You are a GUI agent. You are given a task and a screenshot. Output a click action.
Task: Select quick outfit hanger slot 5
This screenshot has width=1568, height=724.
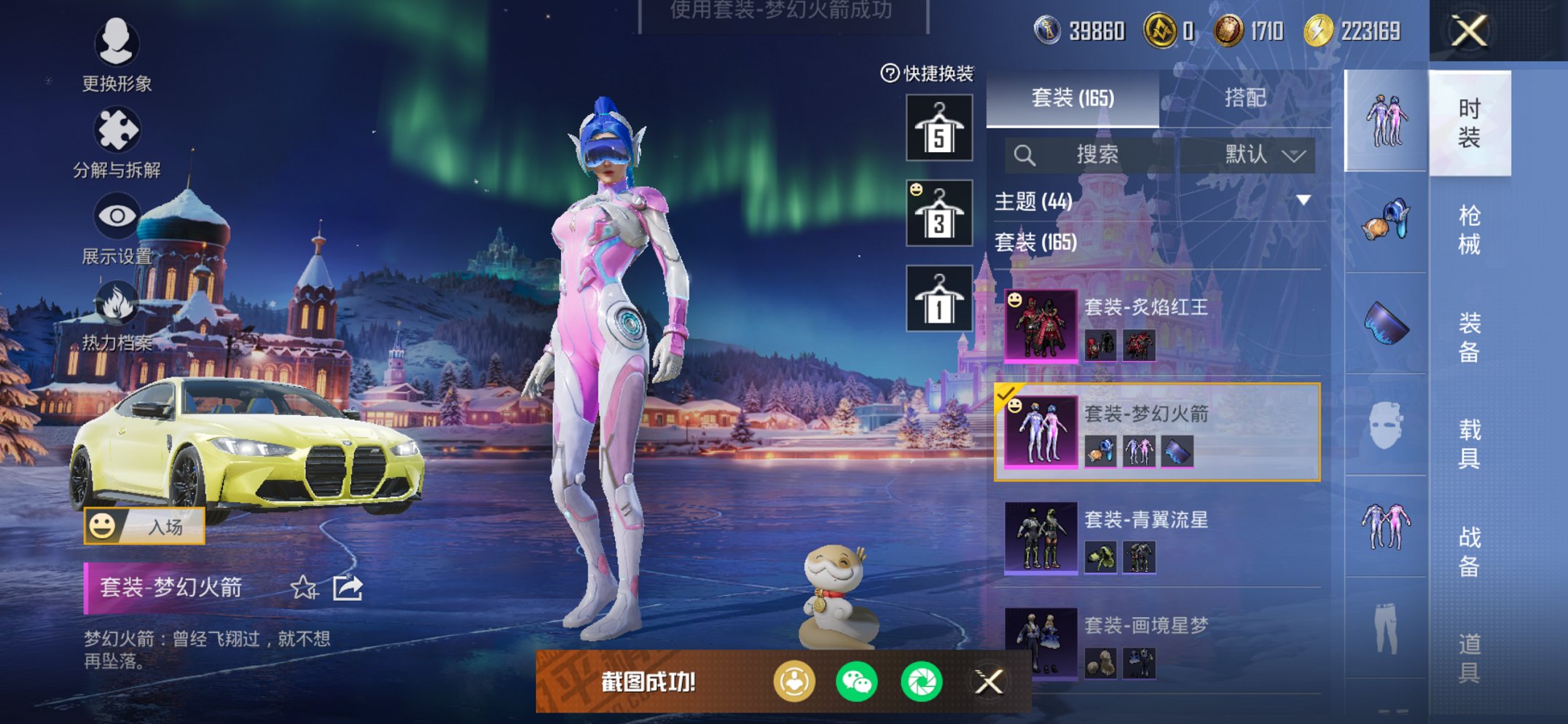pyautogui.click(x=938, y=127)
